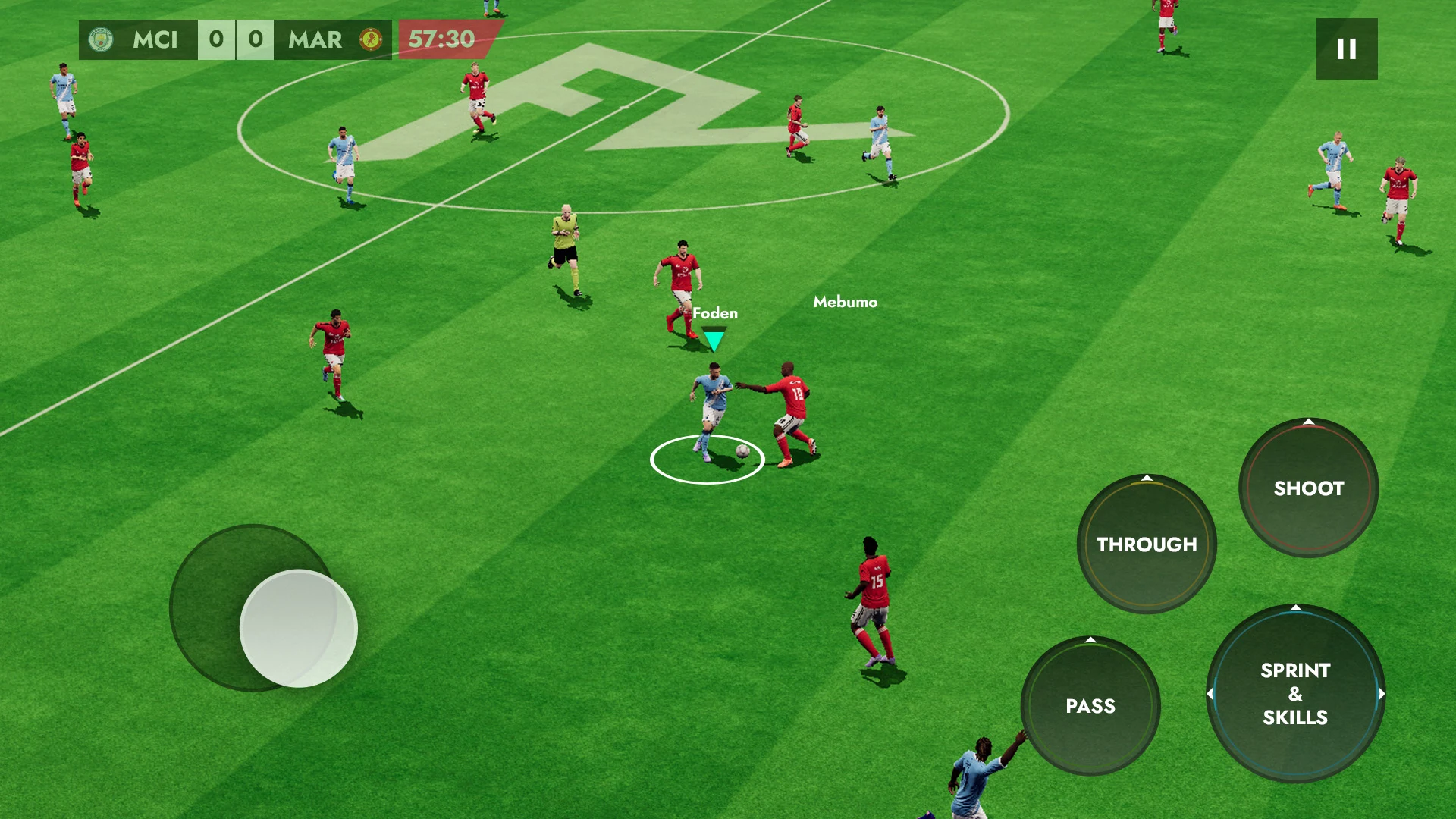The width and height of the screenshot is (1456, 819).
Task: Tap the left arrow on SPRINT & SKILLS
Action: (1210, 693)
